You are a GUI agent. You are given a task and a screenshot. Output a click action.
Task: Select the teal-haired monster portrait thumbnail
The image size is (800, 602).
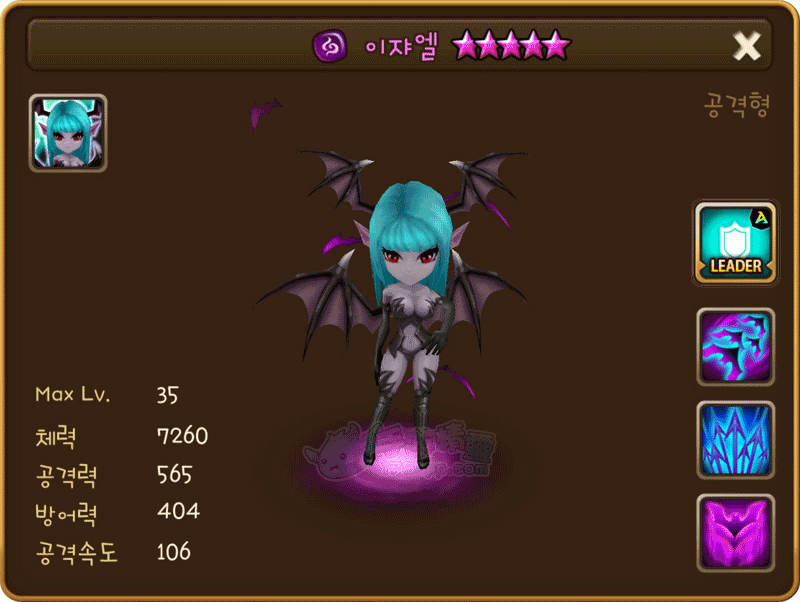pyautogui.click(x=68, y=133)
